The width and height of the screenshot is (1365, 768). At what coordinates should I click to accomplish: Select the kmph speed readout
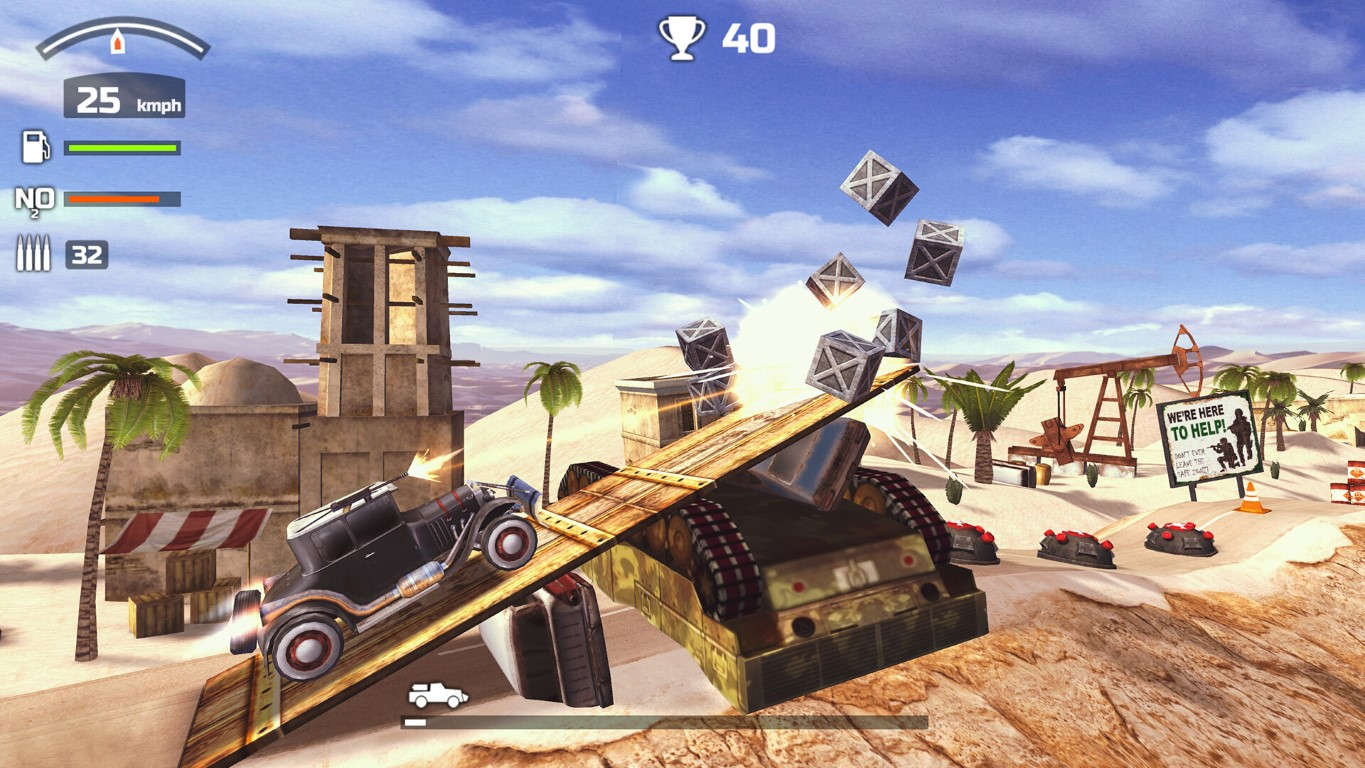124,96
